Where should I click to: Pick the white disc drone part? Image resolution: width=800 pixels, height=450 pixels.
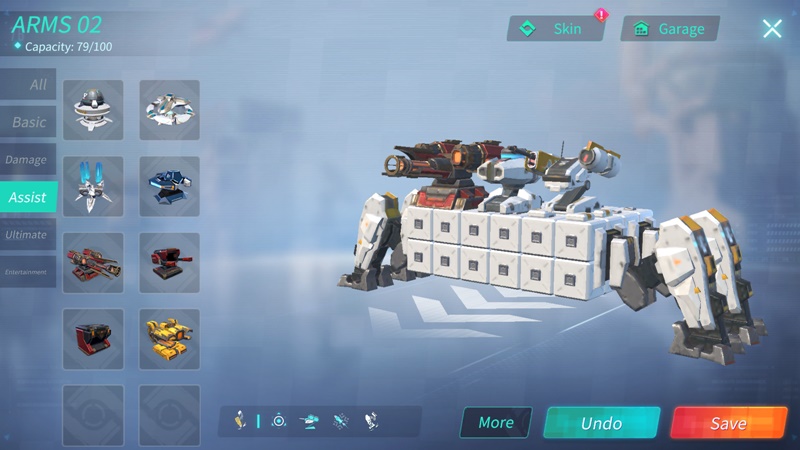pyautogui.click(x=169, y=110)
